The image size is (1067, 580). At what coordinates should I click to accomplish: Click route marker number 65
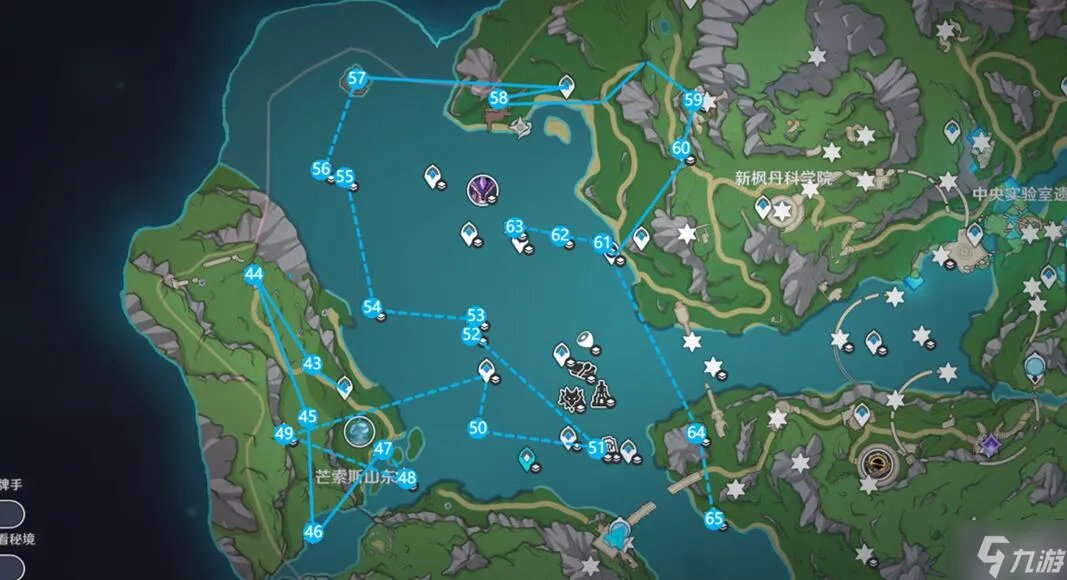coord(713,518)
